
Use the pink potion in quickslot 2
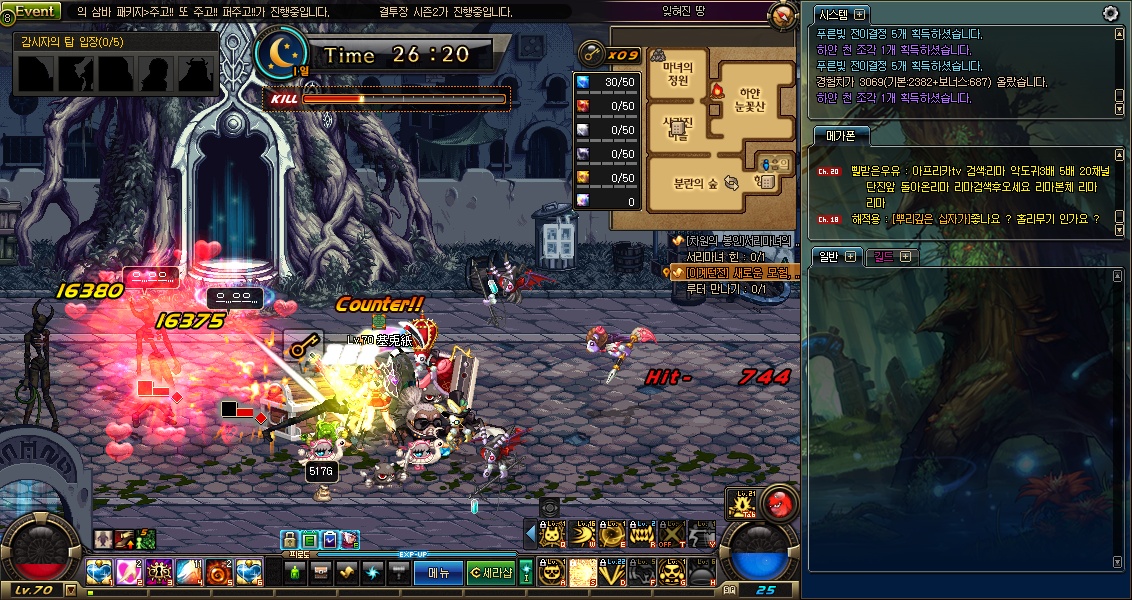[129, 573]
